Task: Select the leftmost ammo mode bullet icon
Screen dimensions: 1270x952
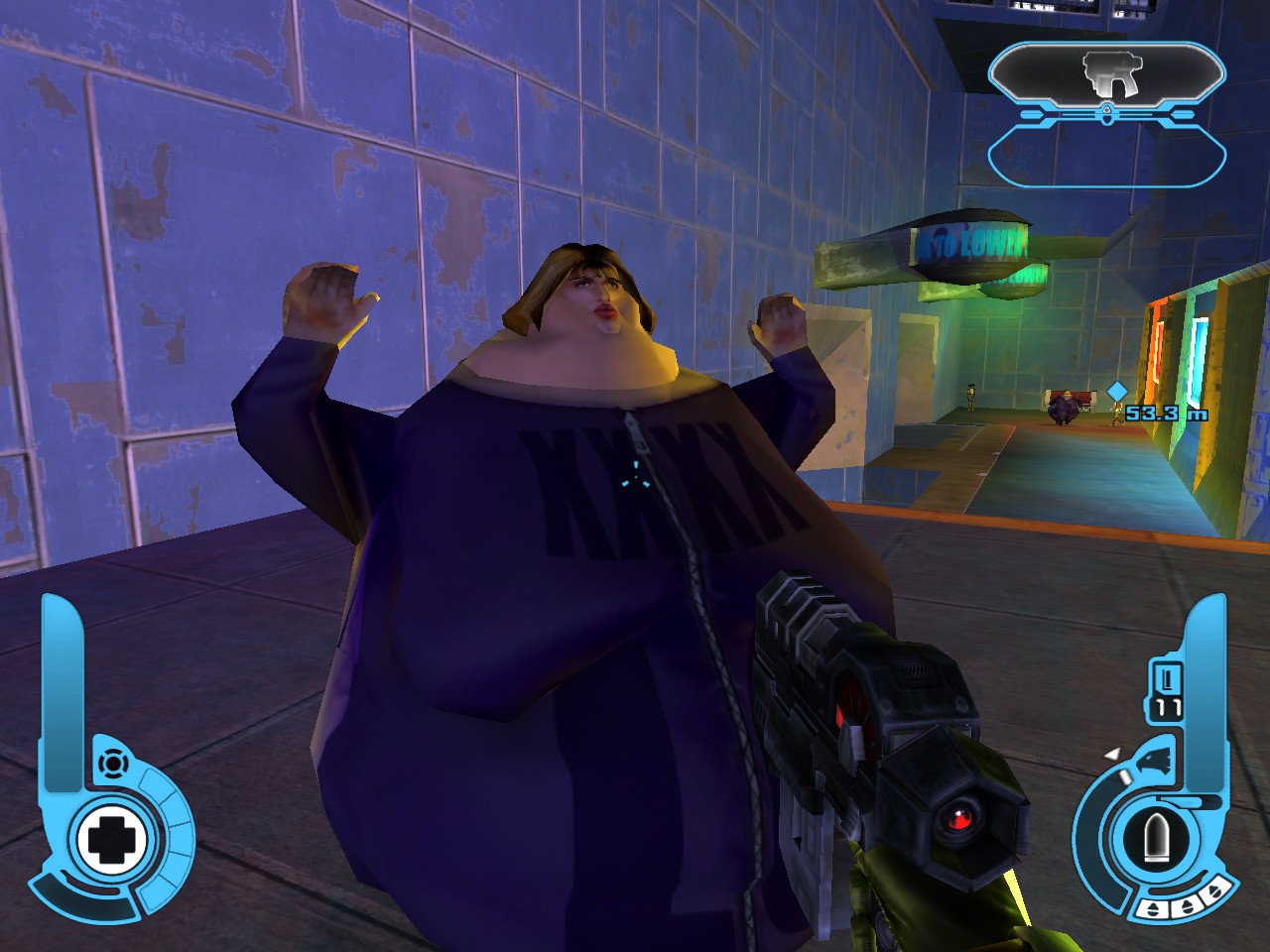Action: pyautogui.click(x=1152, y=909)
